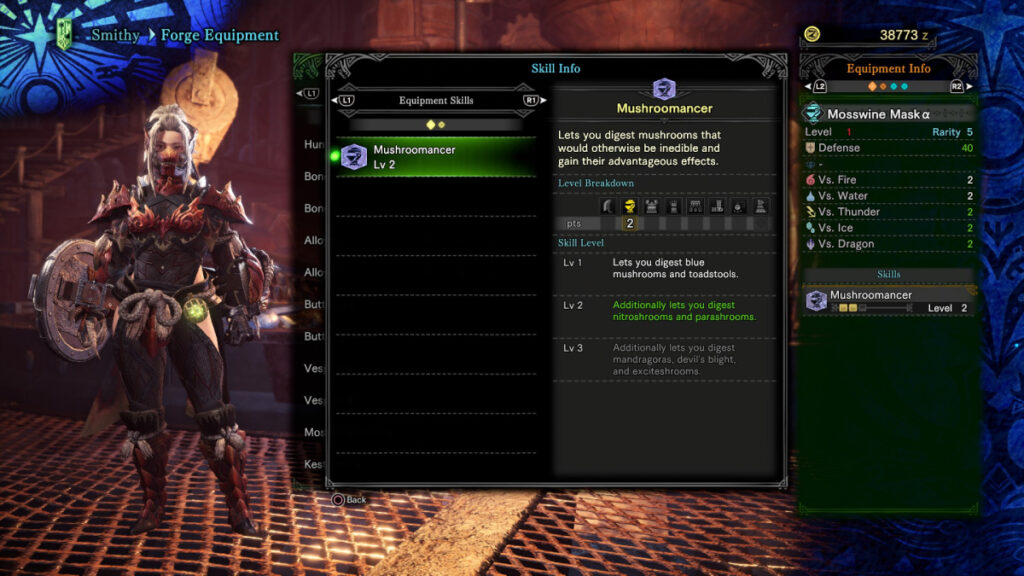The width and height of the screenshot is (1024, 576).
Task: Select the Mosswine Mask α item name
Action: [878, 114]
